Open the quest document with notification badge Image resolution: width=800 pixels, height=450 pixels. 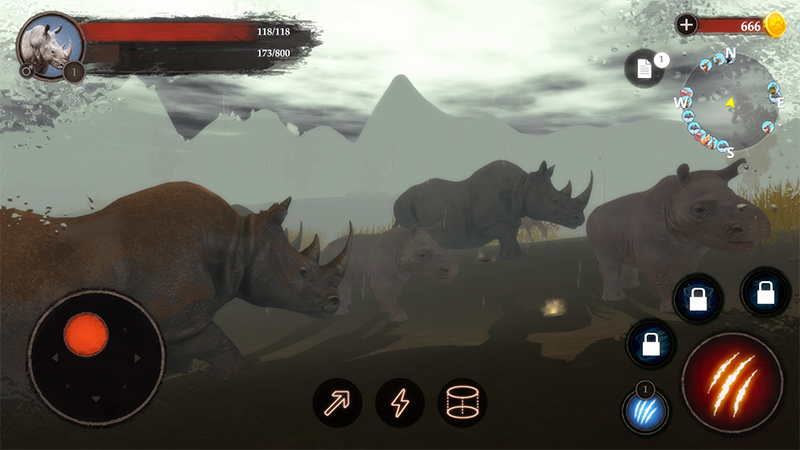(645, 69)
